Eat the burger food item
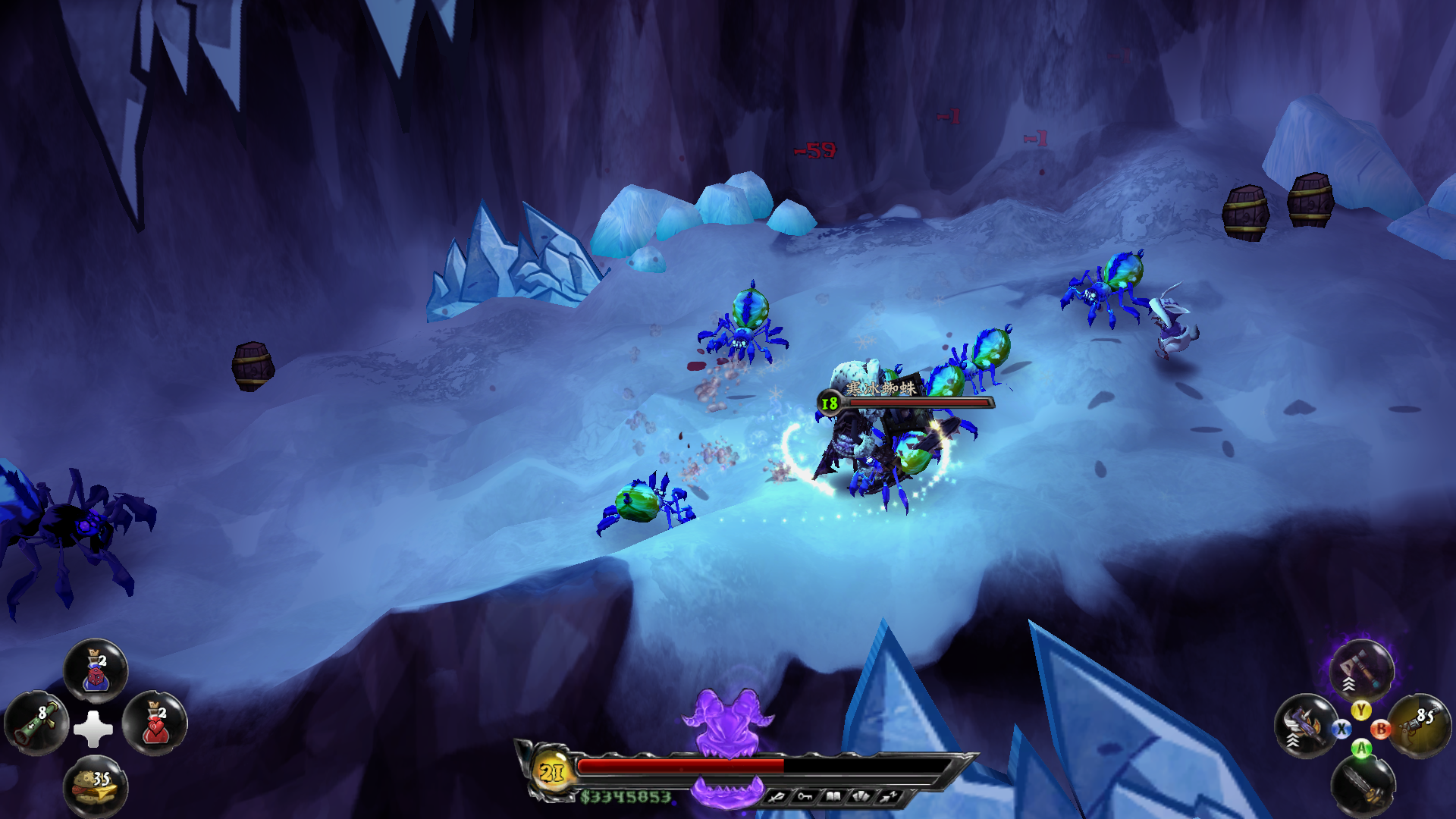 coord(96,786)
